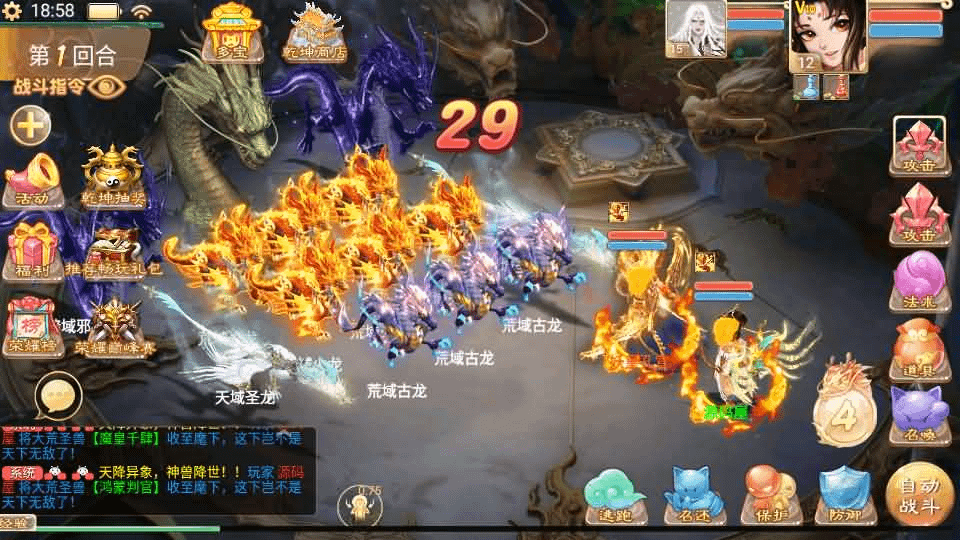Open the chat speech bubble
The image size is (960, 540).
coord(56,397)
